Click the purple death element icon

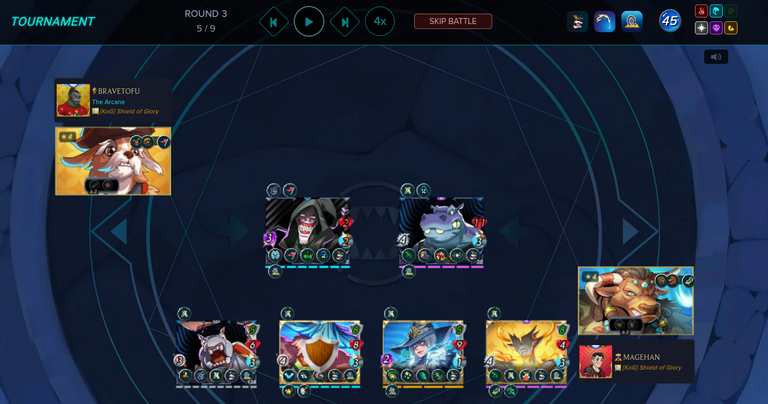point(716,28)
